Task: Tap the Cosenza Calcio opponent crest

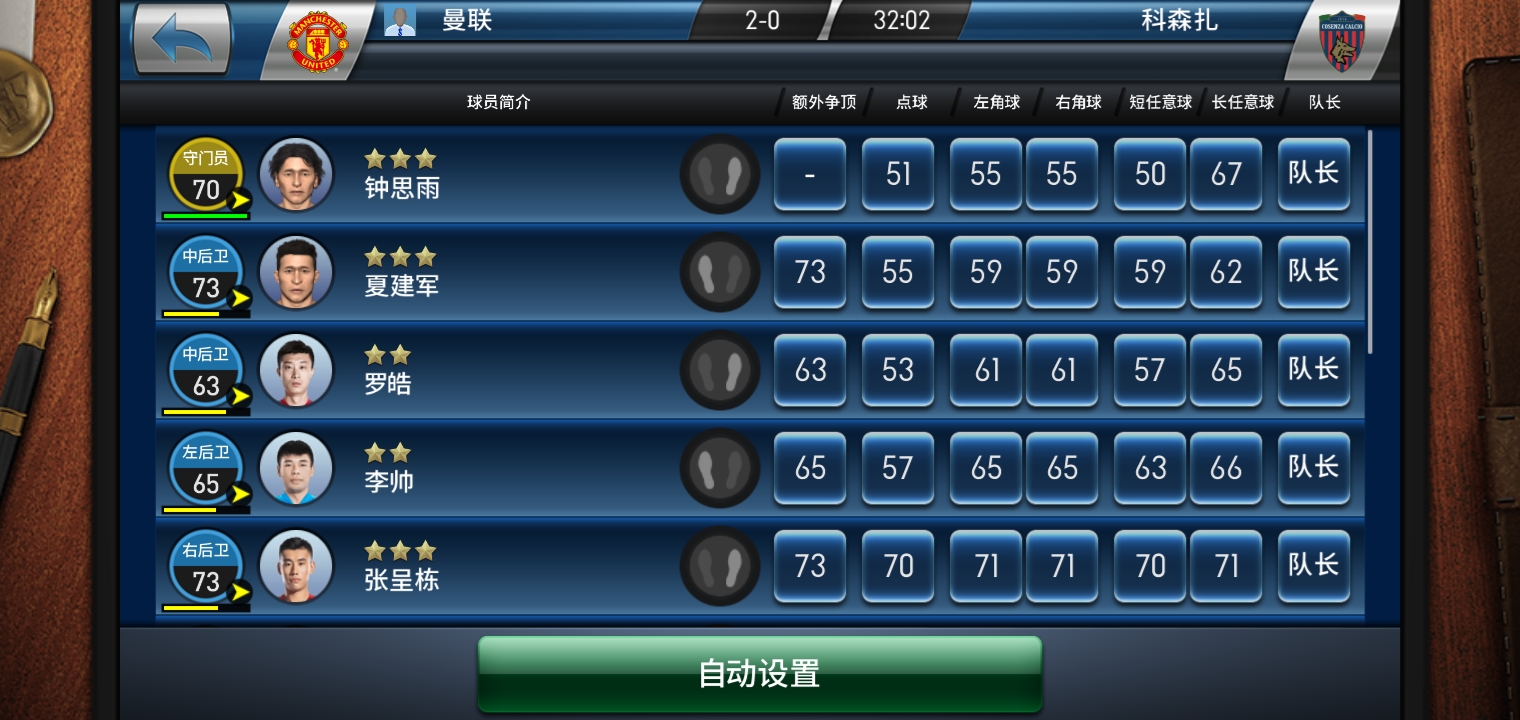Action: (x=1341, y=42)
